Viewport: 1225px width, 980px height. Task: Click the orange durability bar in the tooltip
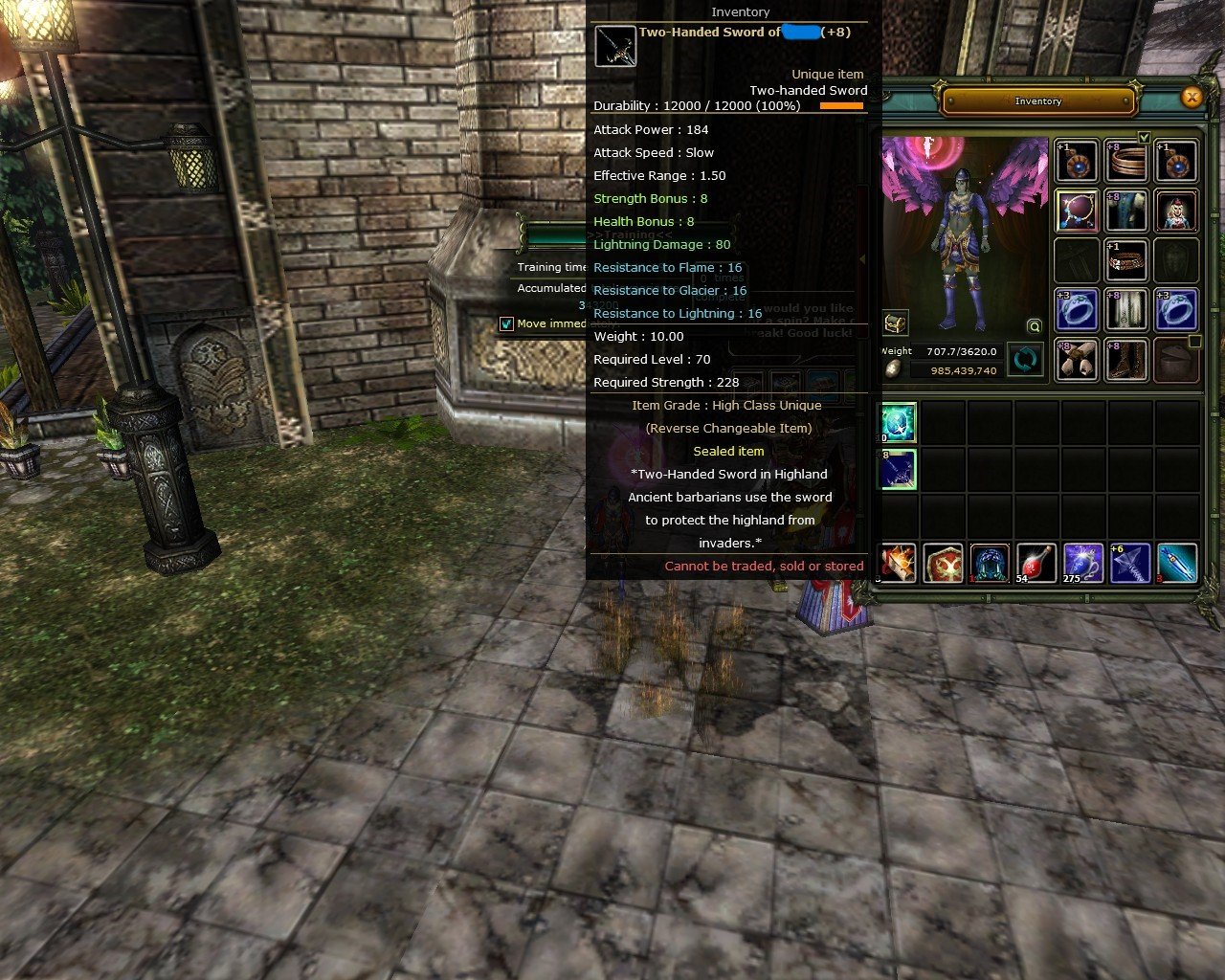840,106
